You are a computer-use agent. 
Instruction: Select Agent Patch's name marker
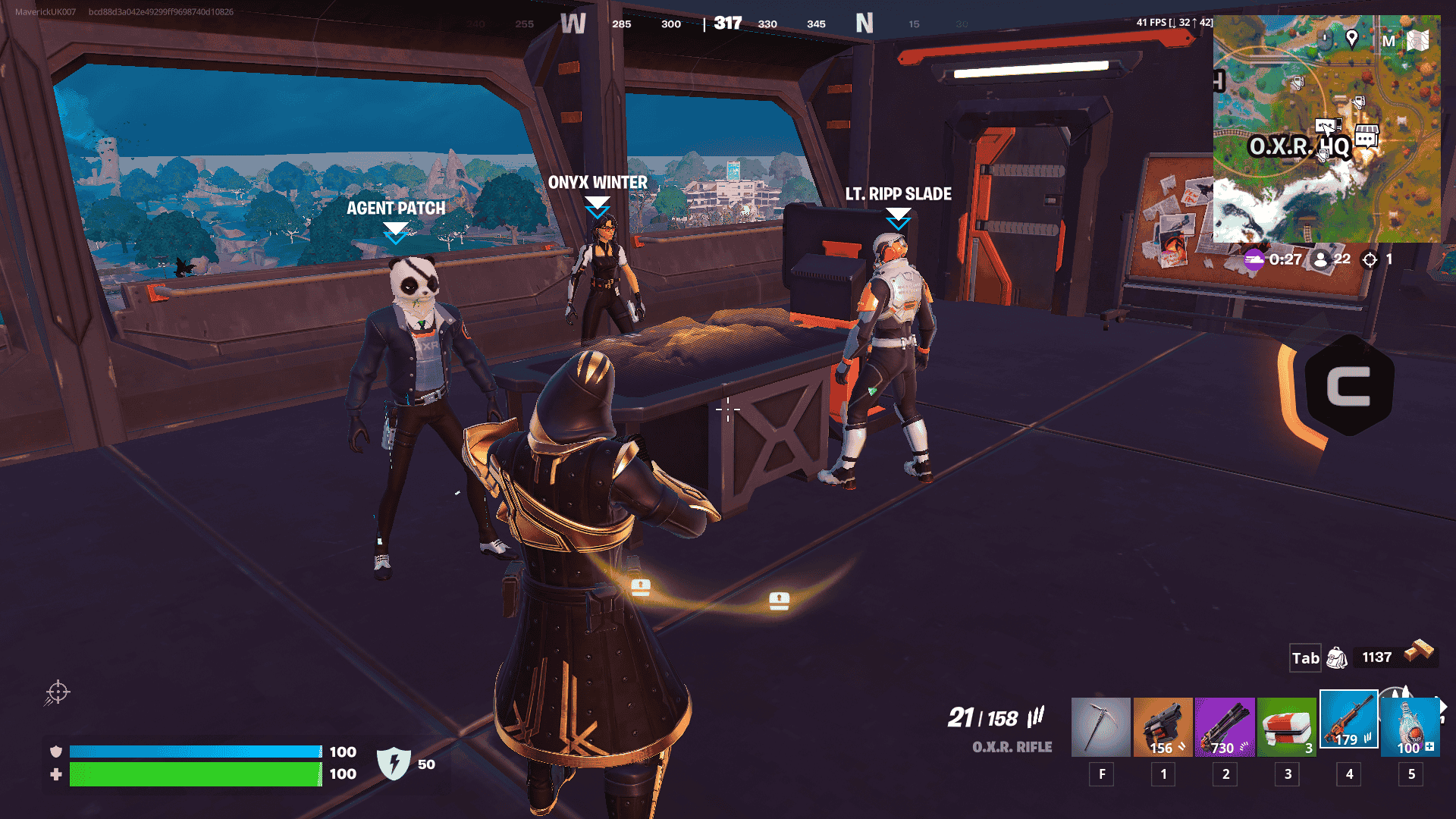click(396, 209)
